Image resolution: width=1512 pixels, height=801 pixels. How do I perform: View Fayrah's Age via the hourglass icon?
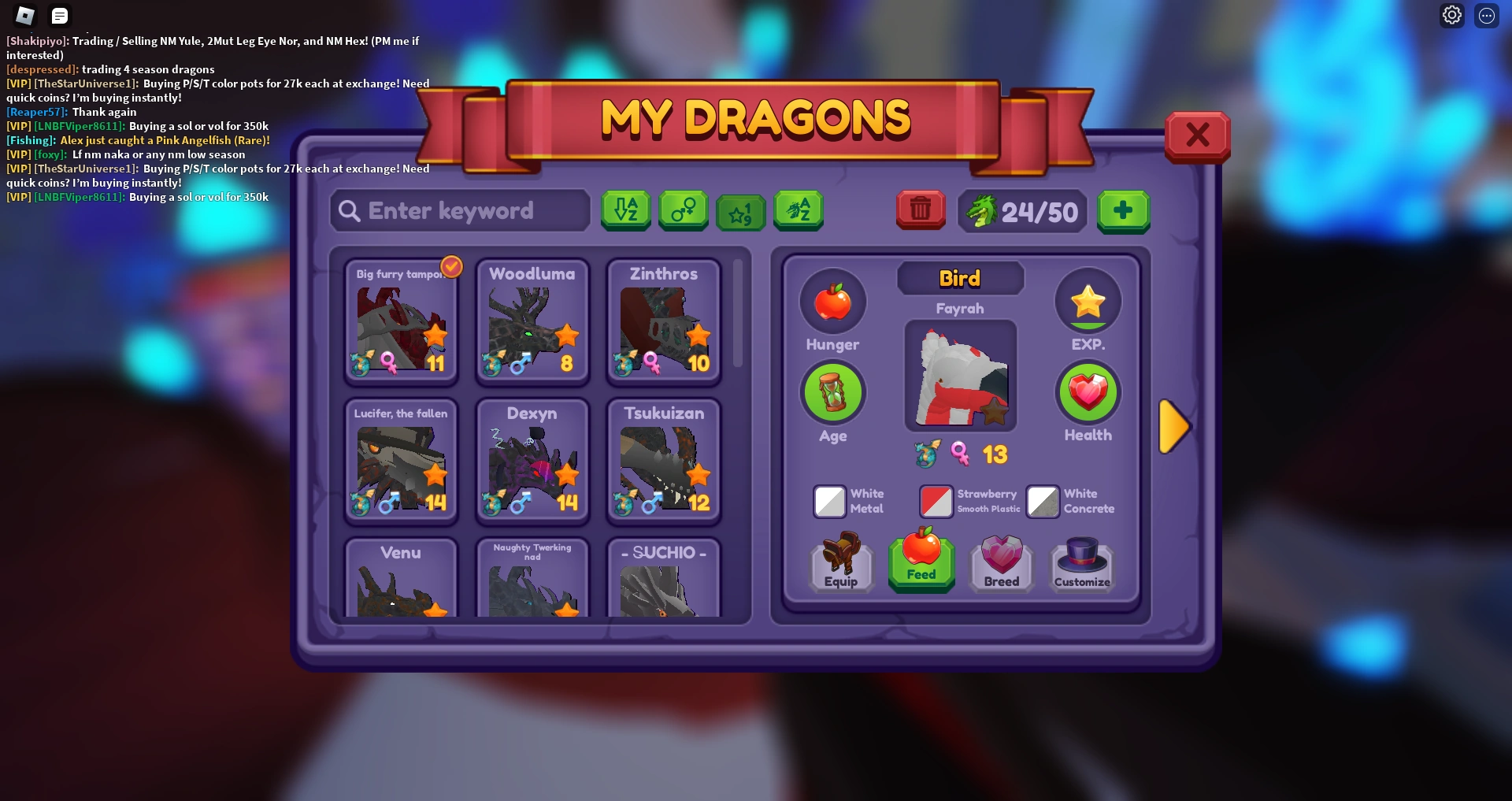tap(833, 392)
